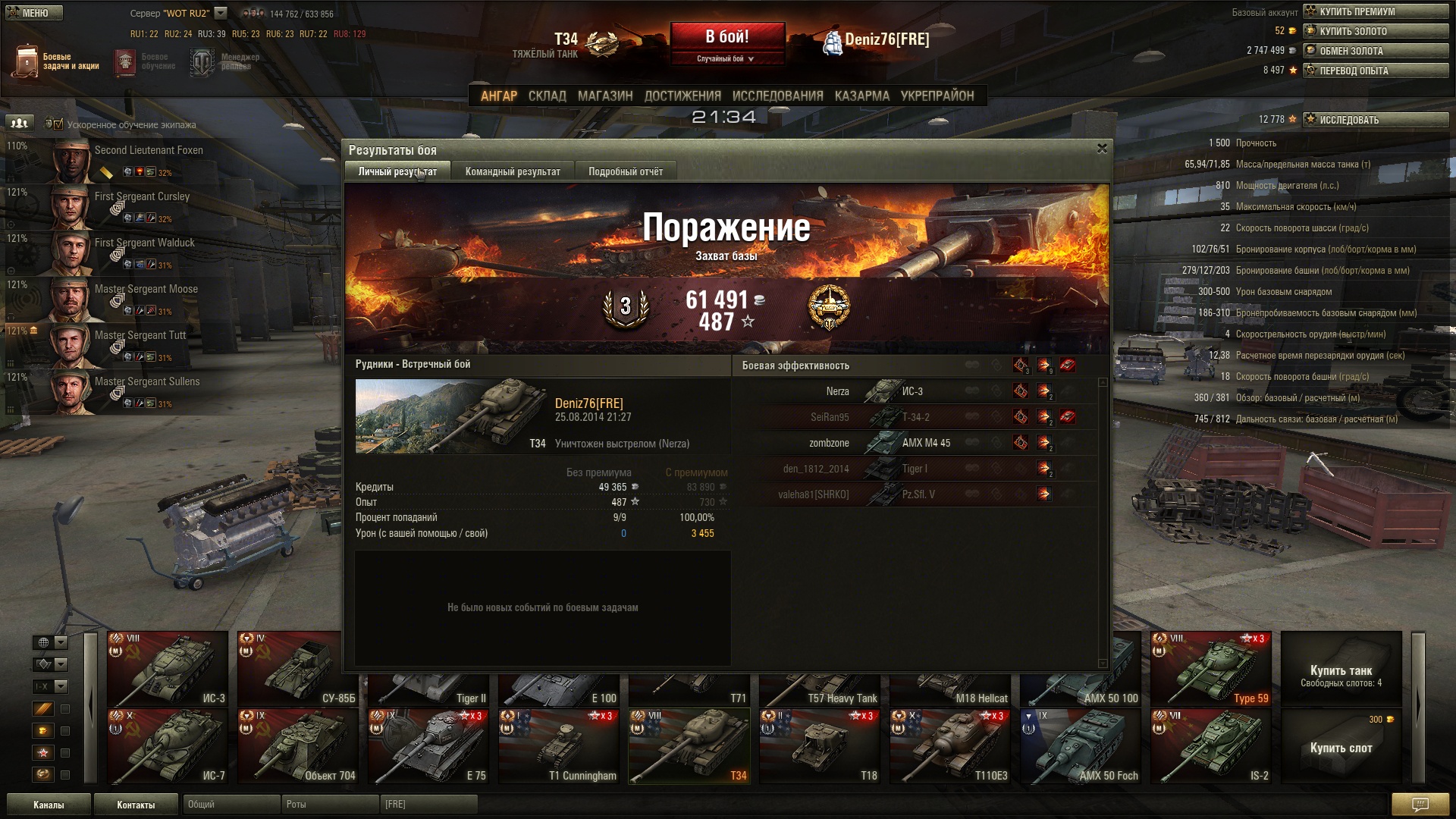Open the МЕНЮ button
Viewport: 1456px width, 819px height.
[x=34, y=13]
